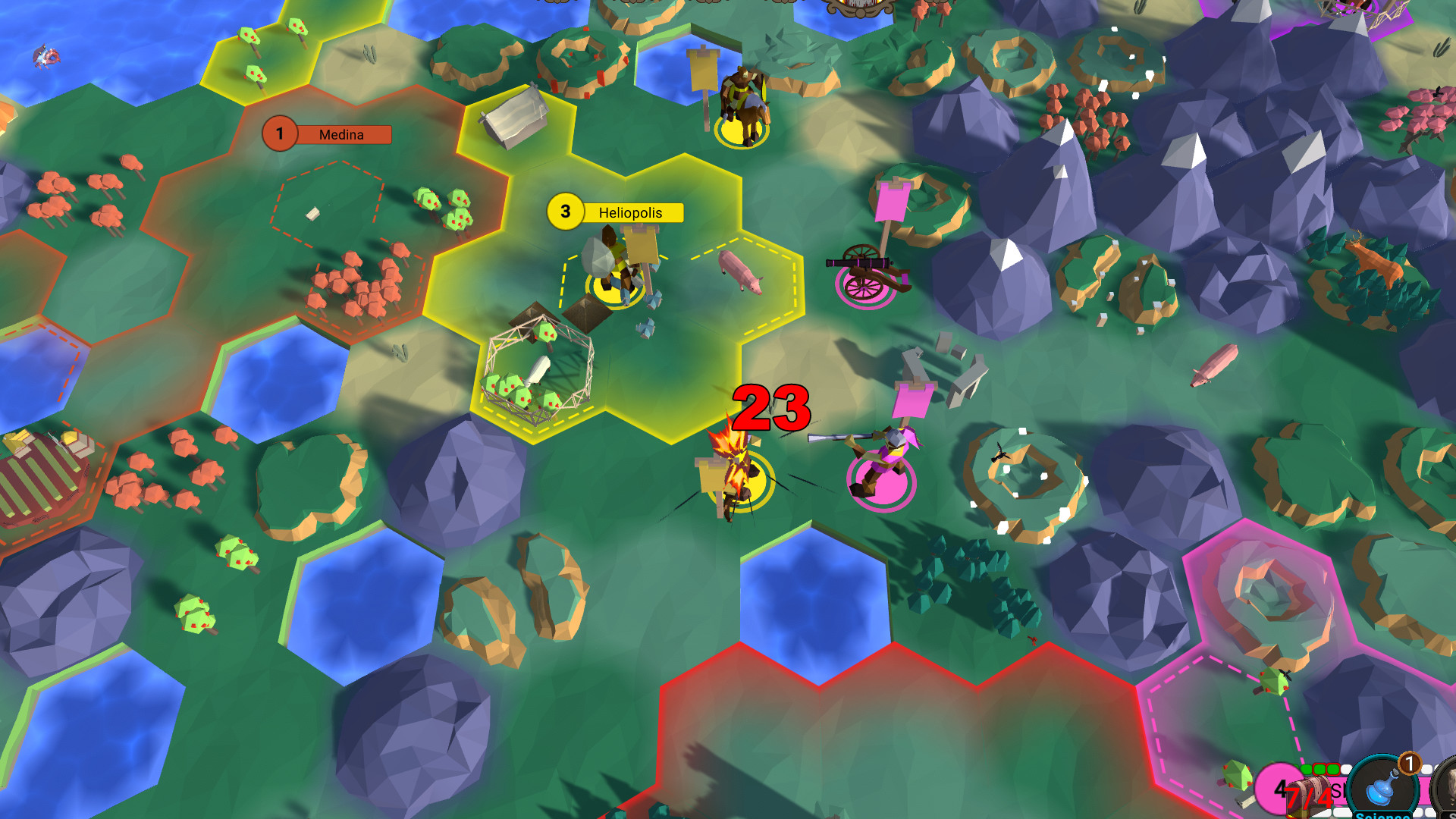Image resolution: width=1456 pixels, height=819 pixels.
Task: Expand Heliopolis by clicking its population badge 3
Action: (564, 212)
